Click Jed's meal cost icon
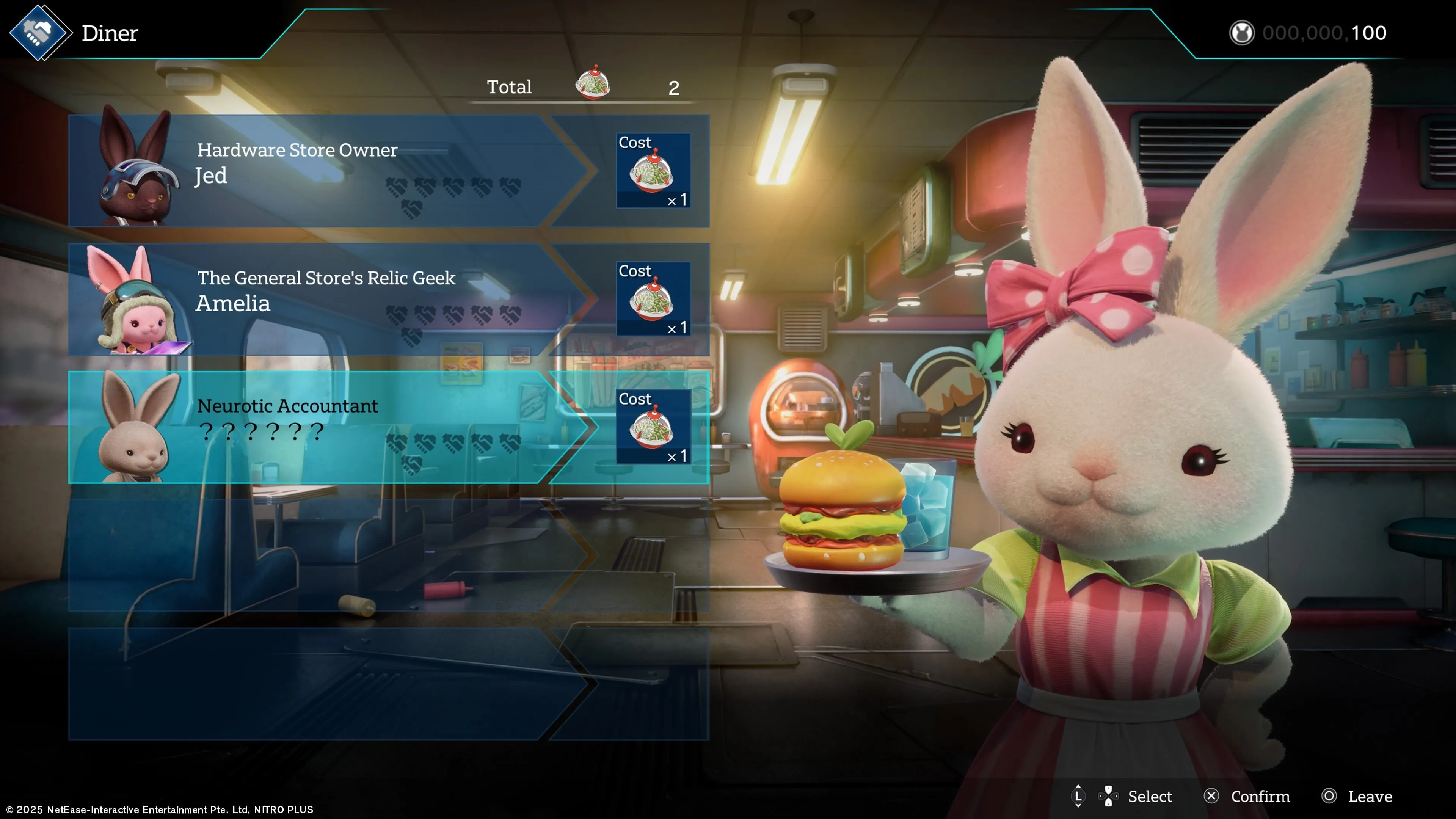 click(x=653, y=171)
